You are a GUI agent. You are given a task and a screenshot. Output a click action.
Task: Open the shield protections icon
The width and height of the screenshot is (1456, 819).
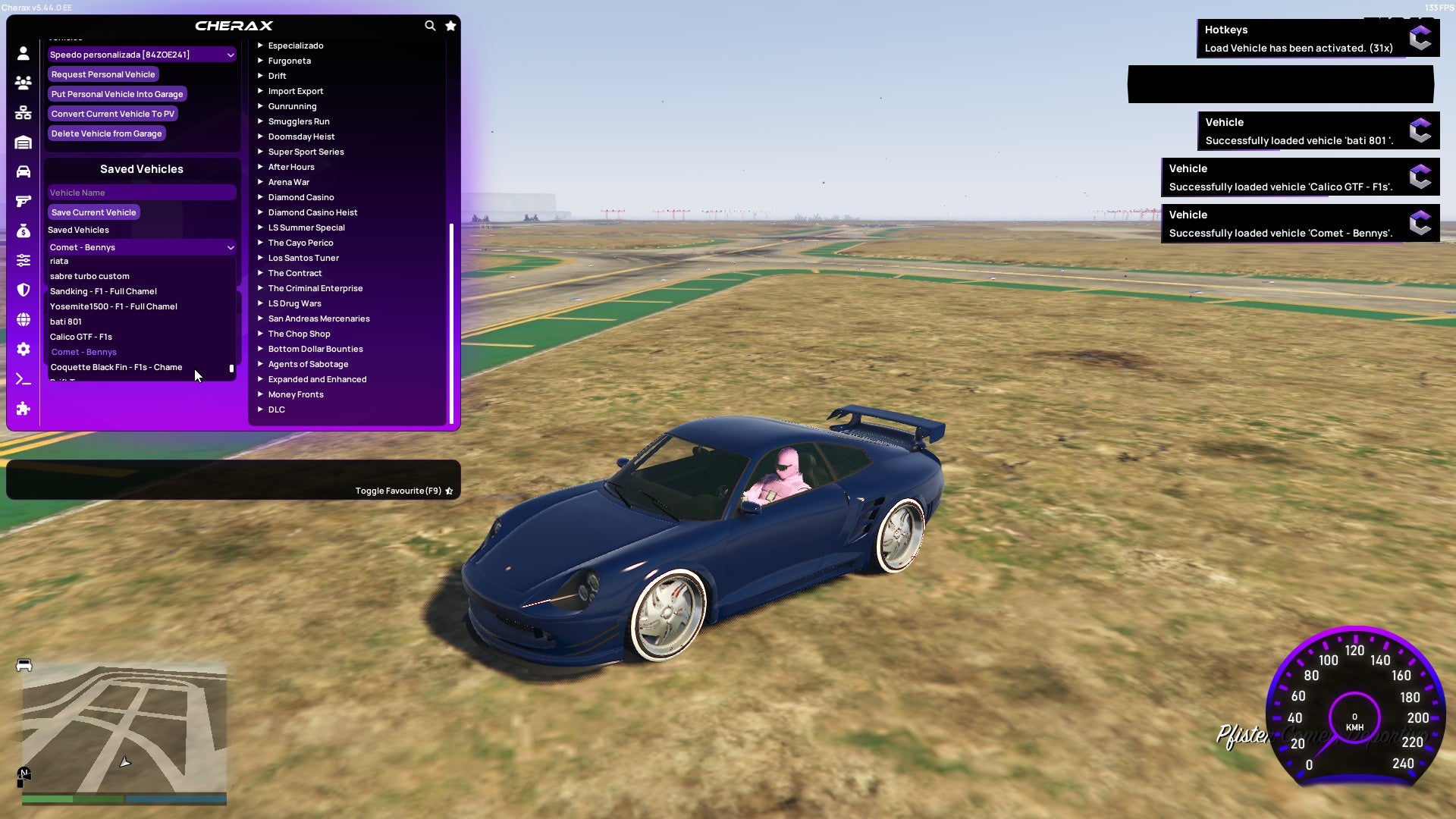23,290
